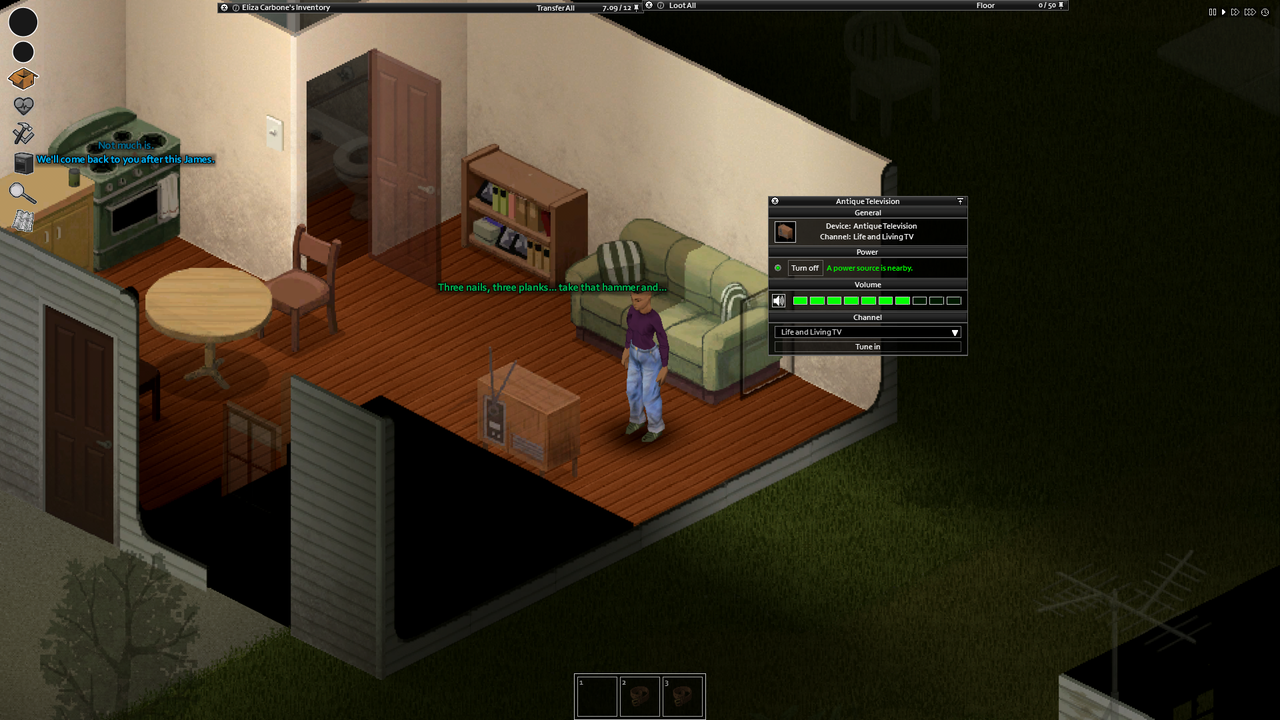Click the clock icon near the speed controls
This screenshot has height=720, width=1280.
pyautogui.click(x=1265, y=12)
